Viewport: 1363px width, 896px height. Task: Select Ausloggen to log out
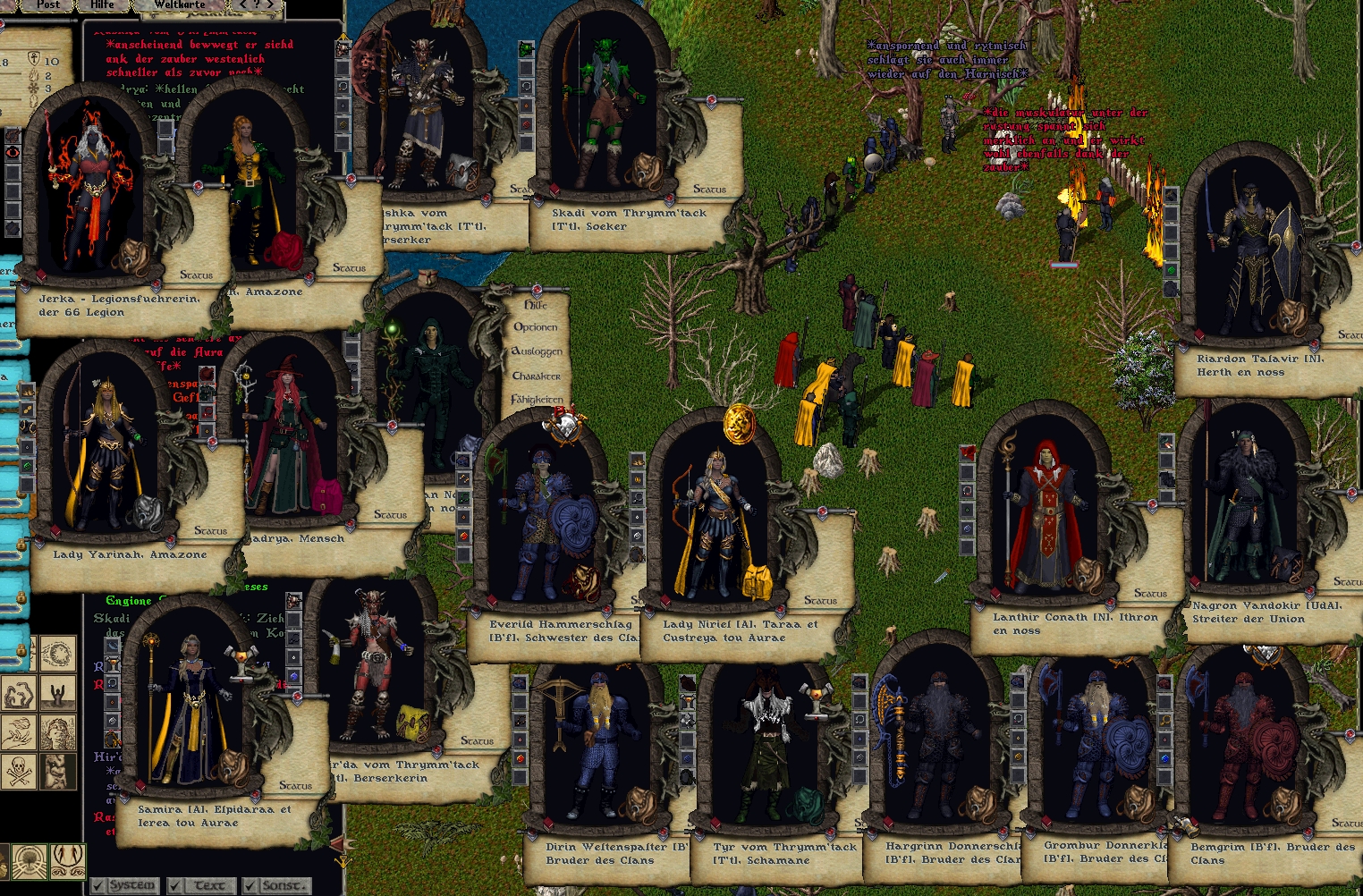(537, 351)
